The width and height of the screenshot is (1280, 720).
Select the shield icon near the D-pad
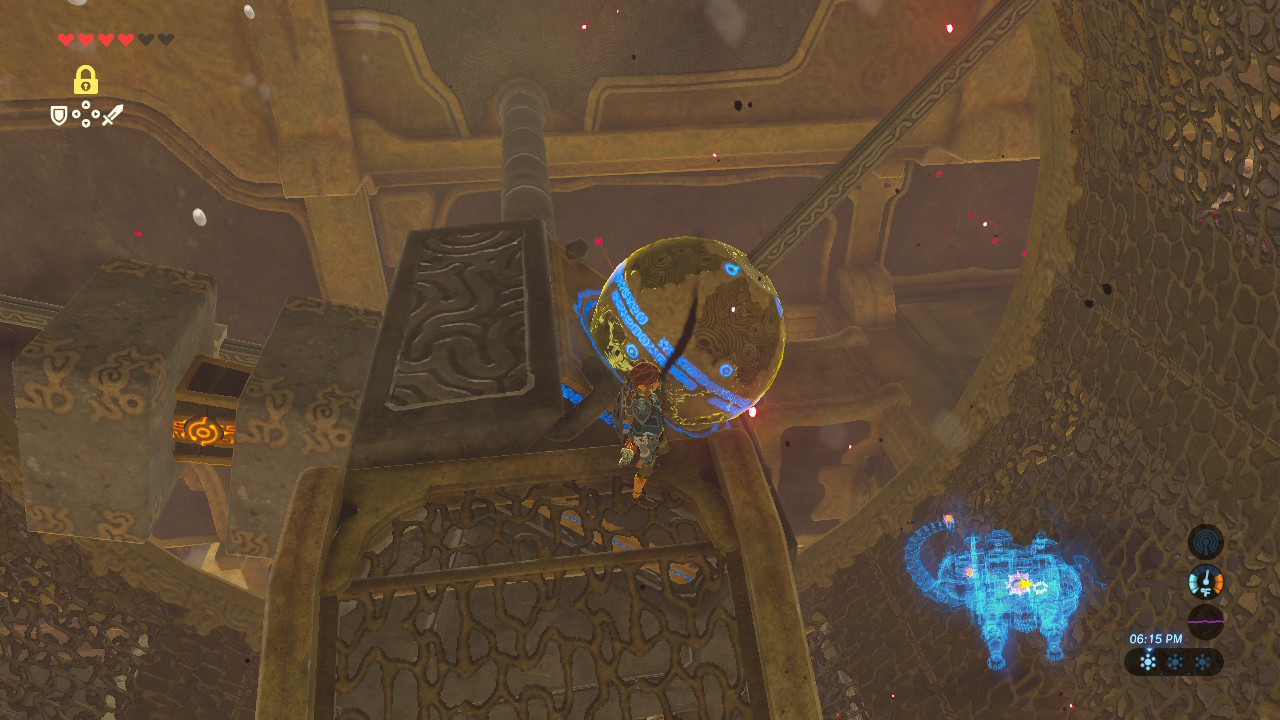pos(59,115)
